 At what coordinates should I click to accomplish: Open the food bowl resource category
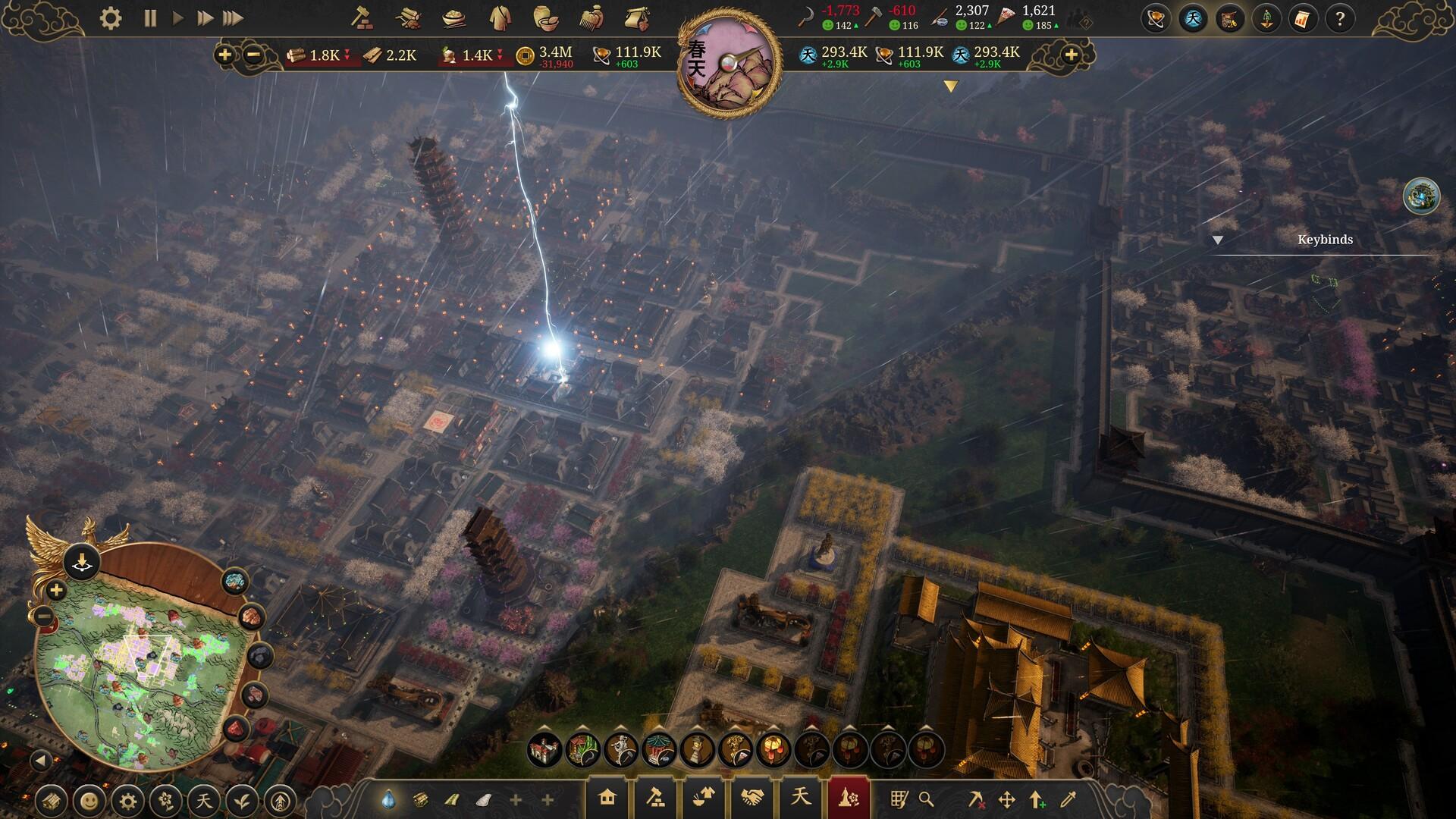coord(453,18)
